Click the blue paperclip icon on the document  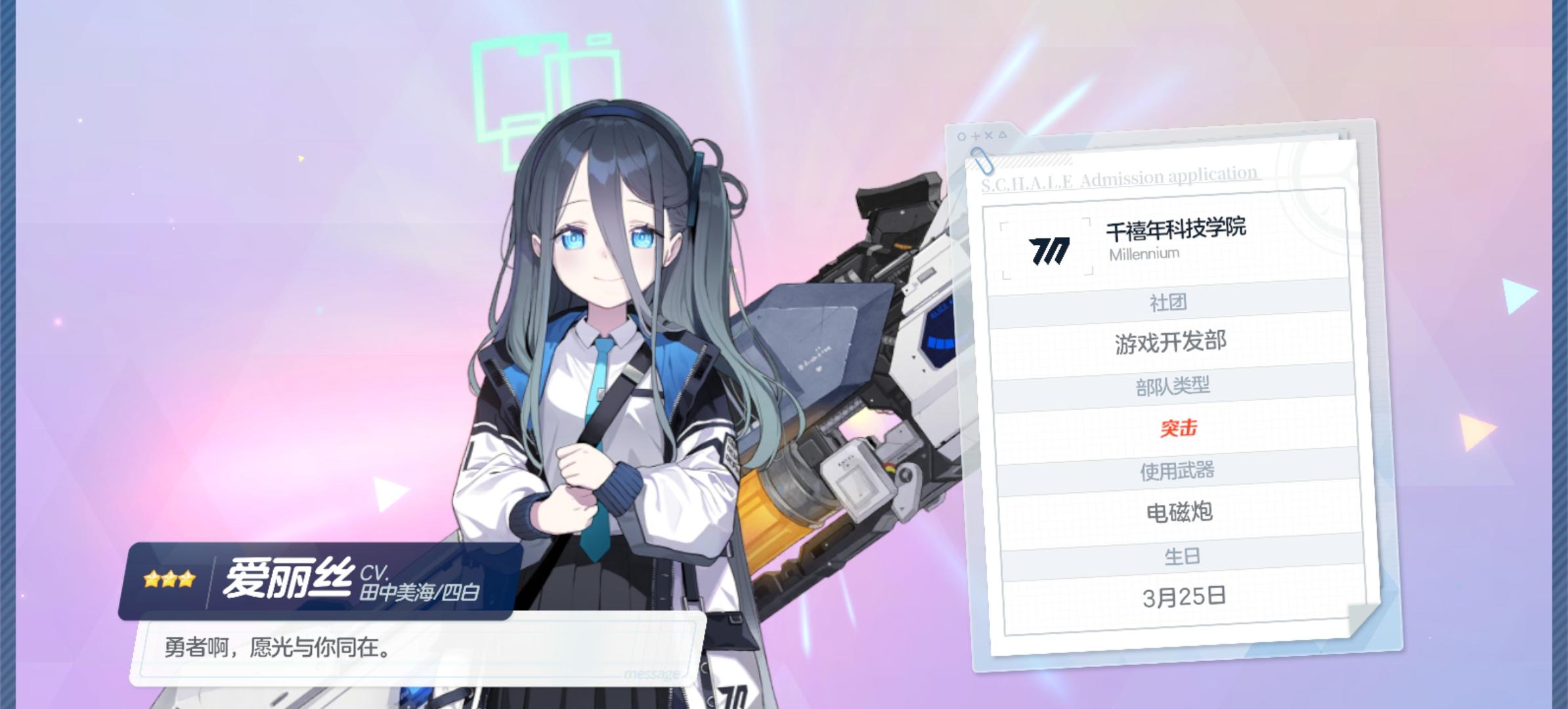click(982, 163)
